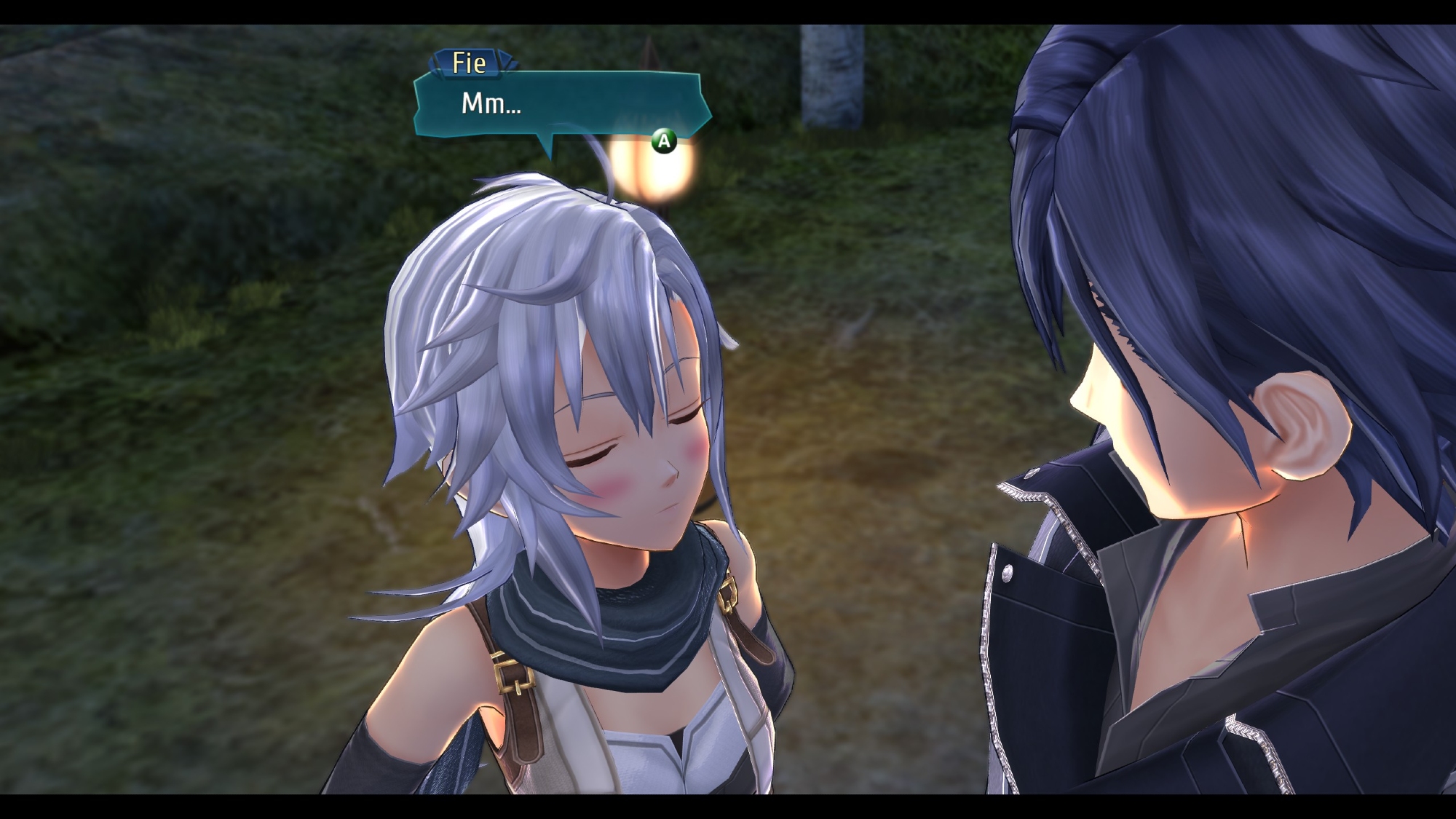Advance Fie's "Mm..." dialogue bubble
This screenshot has width=1456, height=819.
[x=663, y=141]
